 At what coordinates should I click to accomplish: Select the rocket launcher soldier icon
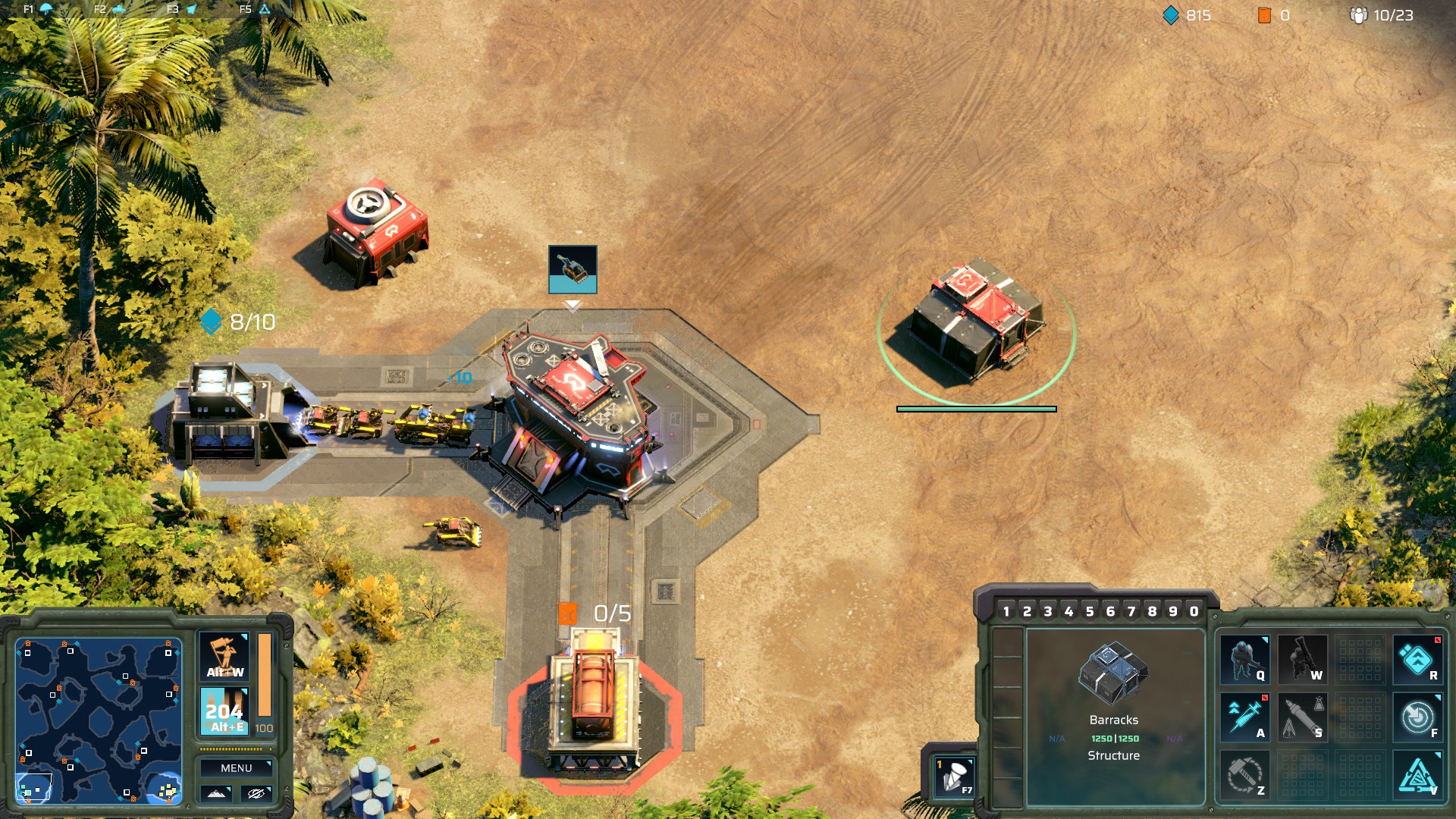coord(1302,660)
